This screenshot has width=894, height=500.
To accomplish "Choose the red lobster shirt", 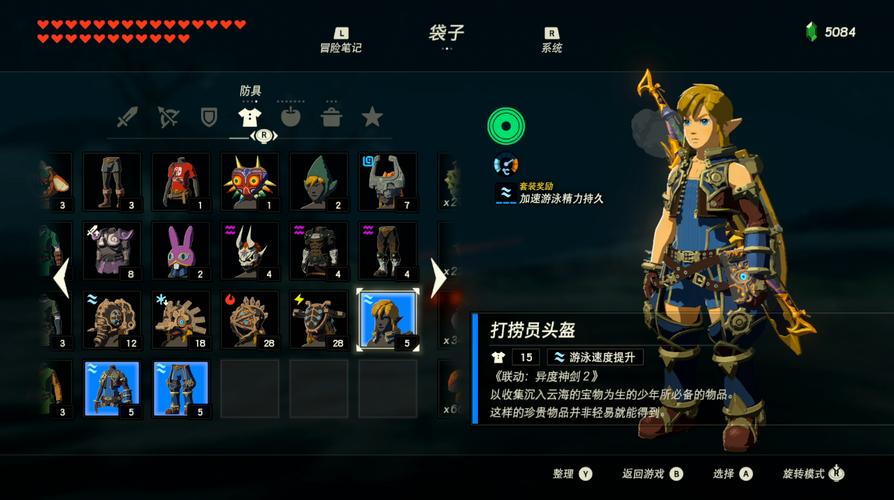I will coord(181,181).
